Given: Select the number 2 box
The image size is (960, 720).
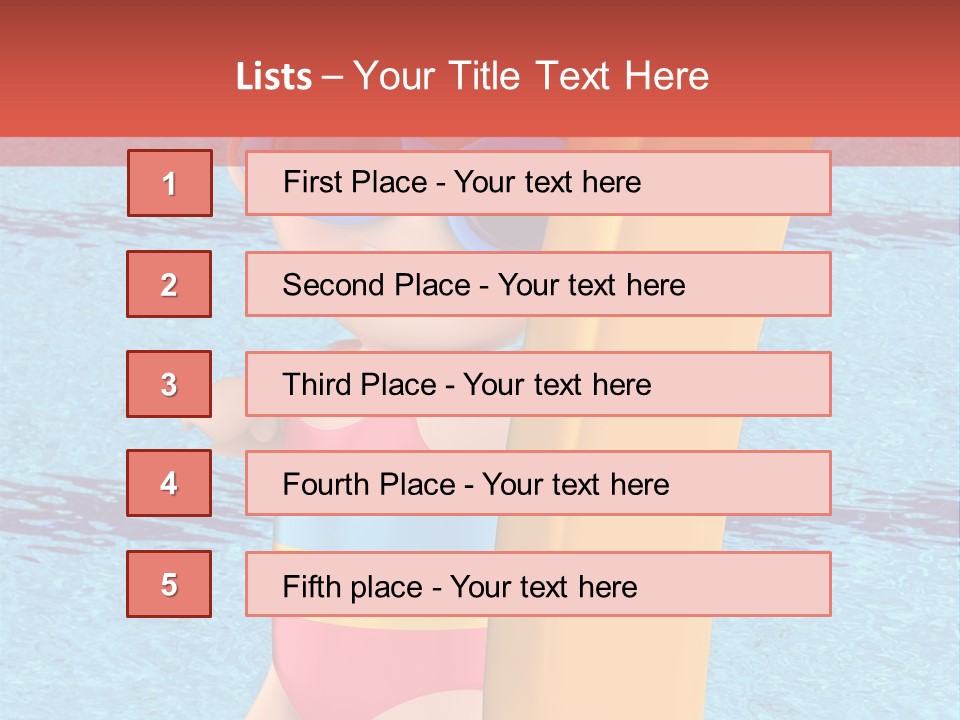Looking at the screenshot, I should (x=169, y=284).
